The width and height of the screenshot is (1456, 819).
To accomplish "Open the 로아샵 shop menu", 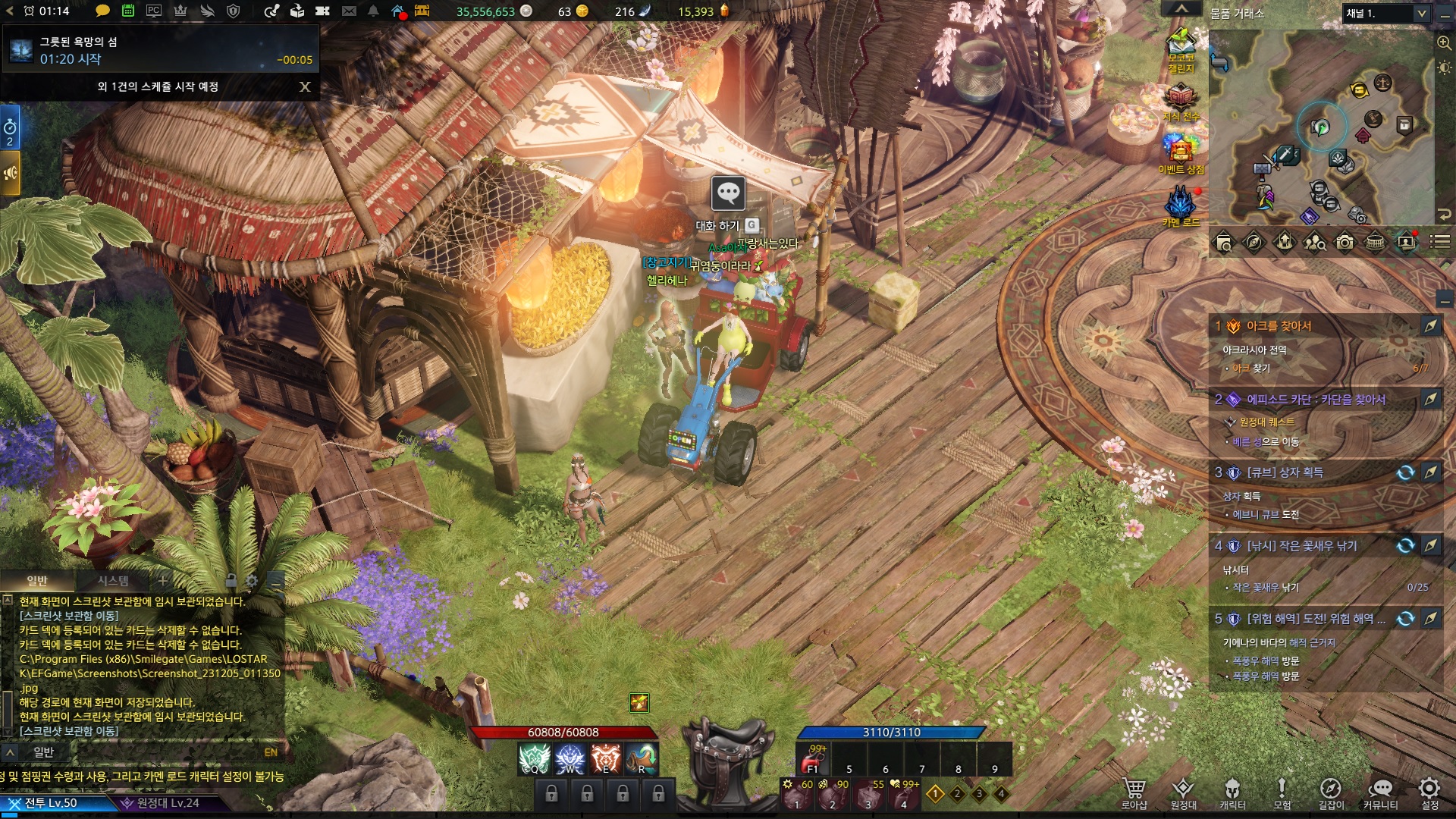I will pos(1134,792).
